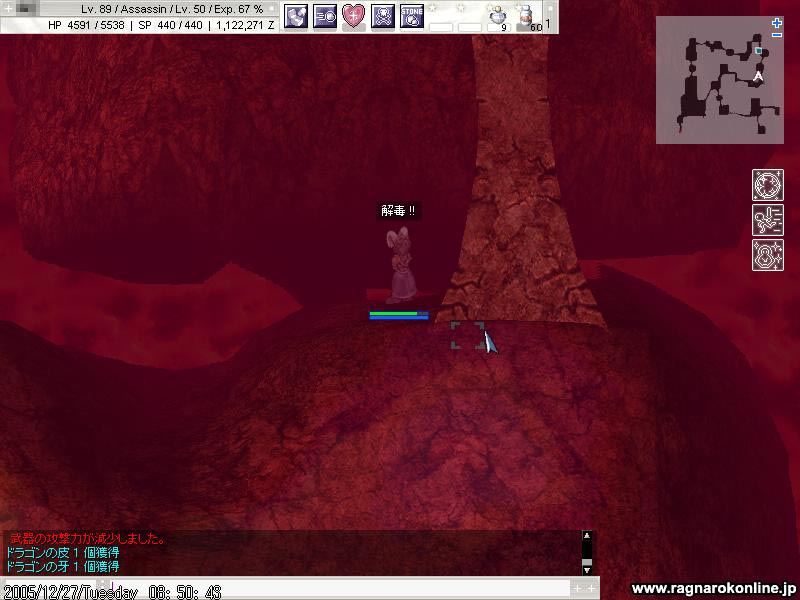Use the dash-orb skill in the hotbar

[325, 15]
